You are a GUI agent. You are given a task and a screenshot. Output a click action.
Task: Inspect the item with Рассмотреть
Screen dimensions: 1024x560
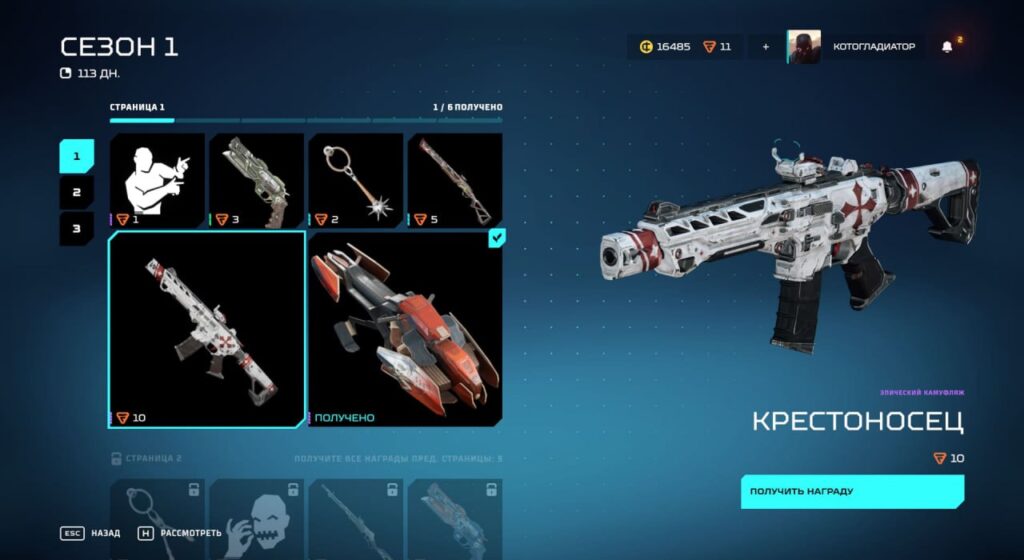(x=178, y=533)
